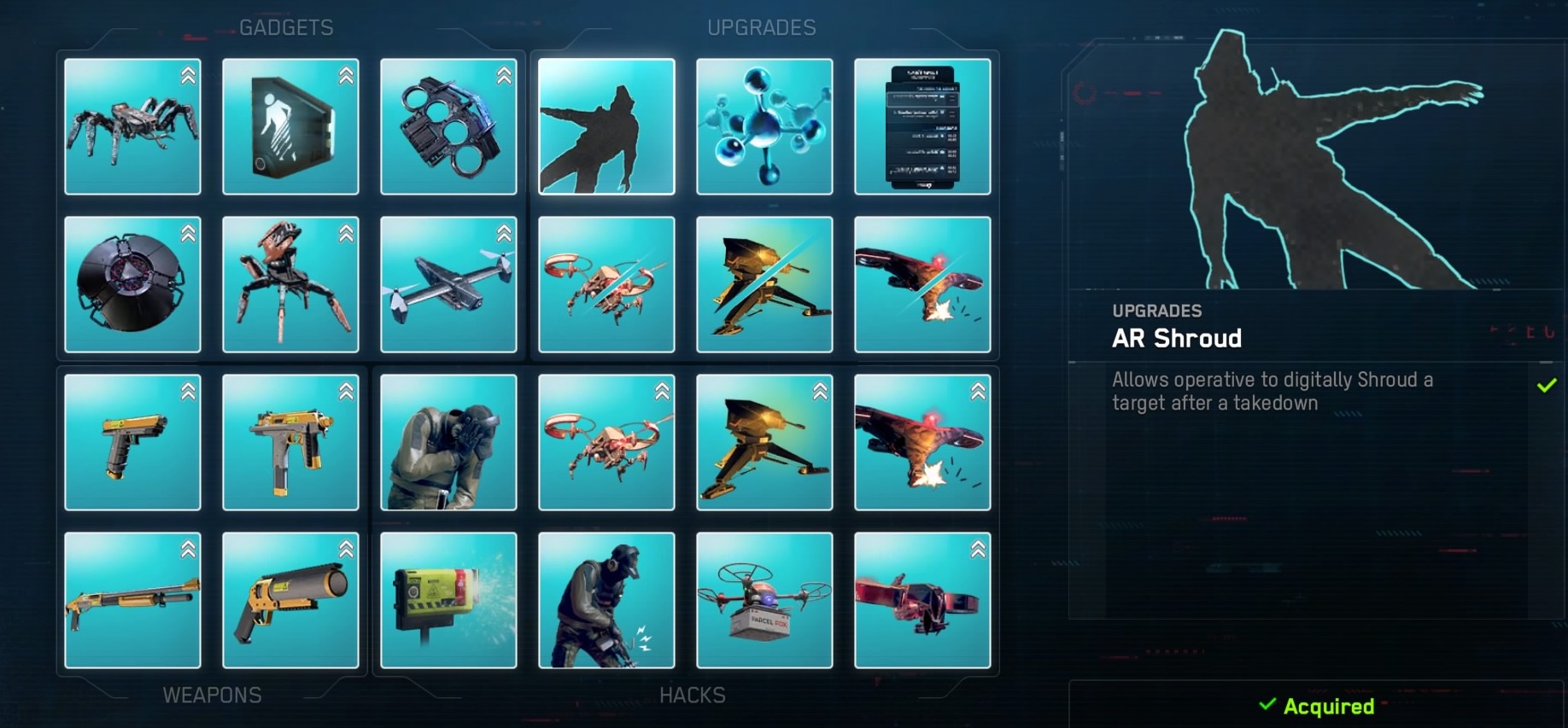Choose the yellow SMG weapon tile
The width and height of the screenshot is (1568, 728).
point(290,442)
